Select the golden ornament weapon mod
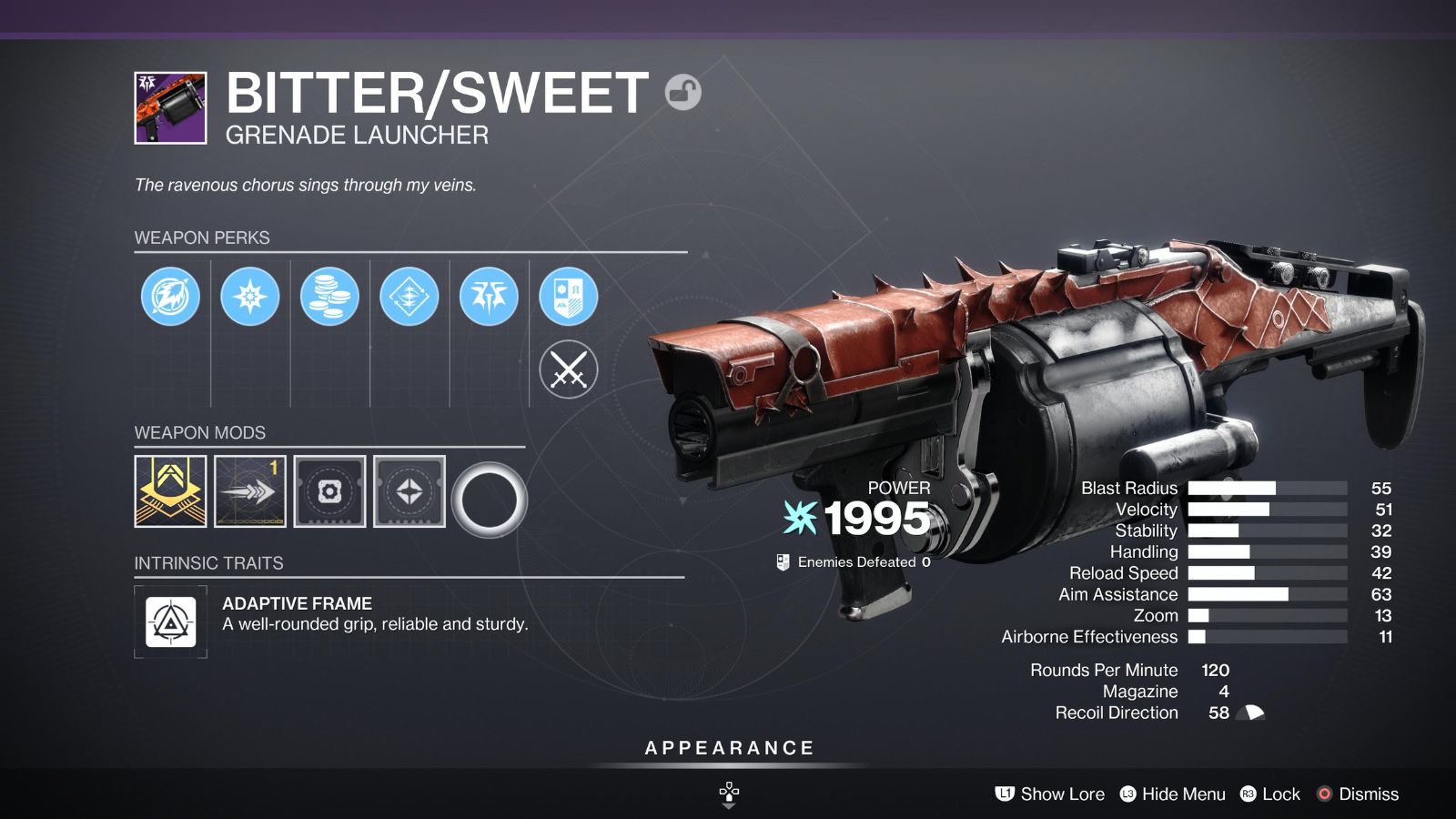The width and height of the screenshot is (1456, 819). coord(169,491)
